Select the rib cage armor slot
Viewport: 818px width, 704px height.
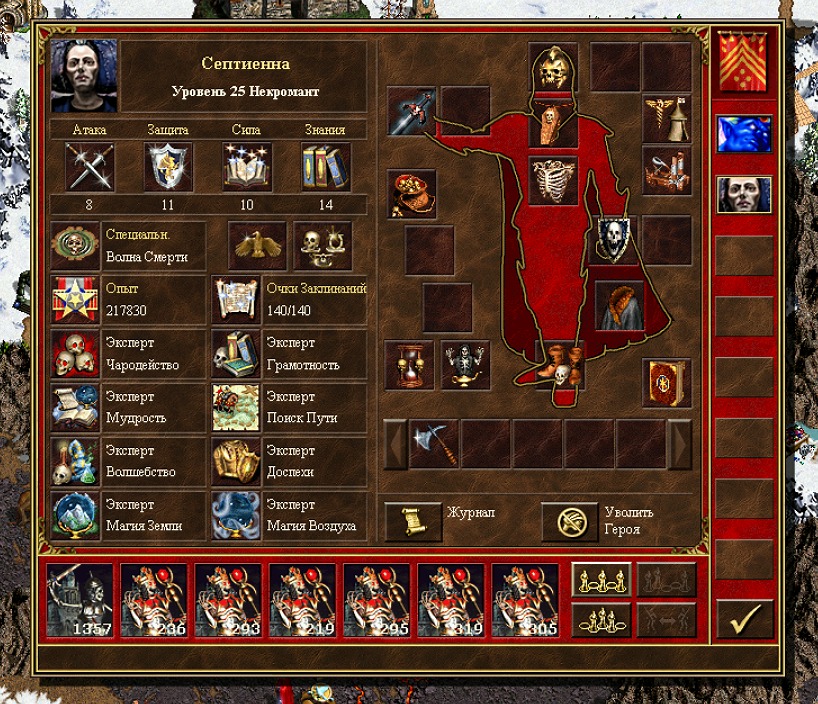pyautogui.click(x=553, y=180)
